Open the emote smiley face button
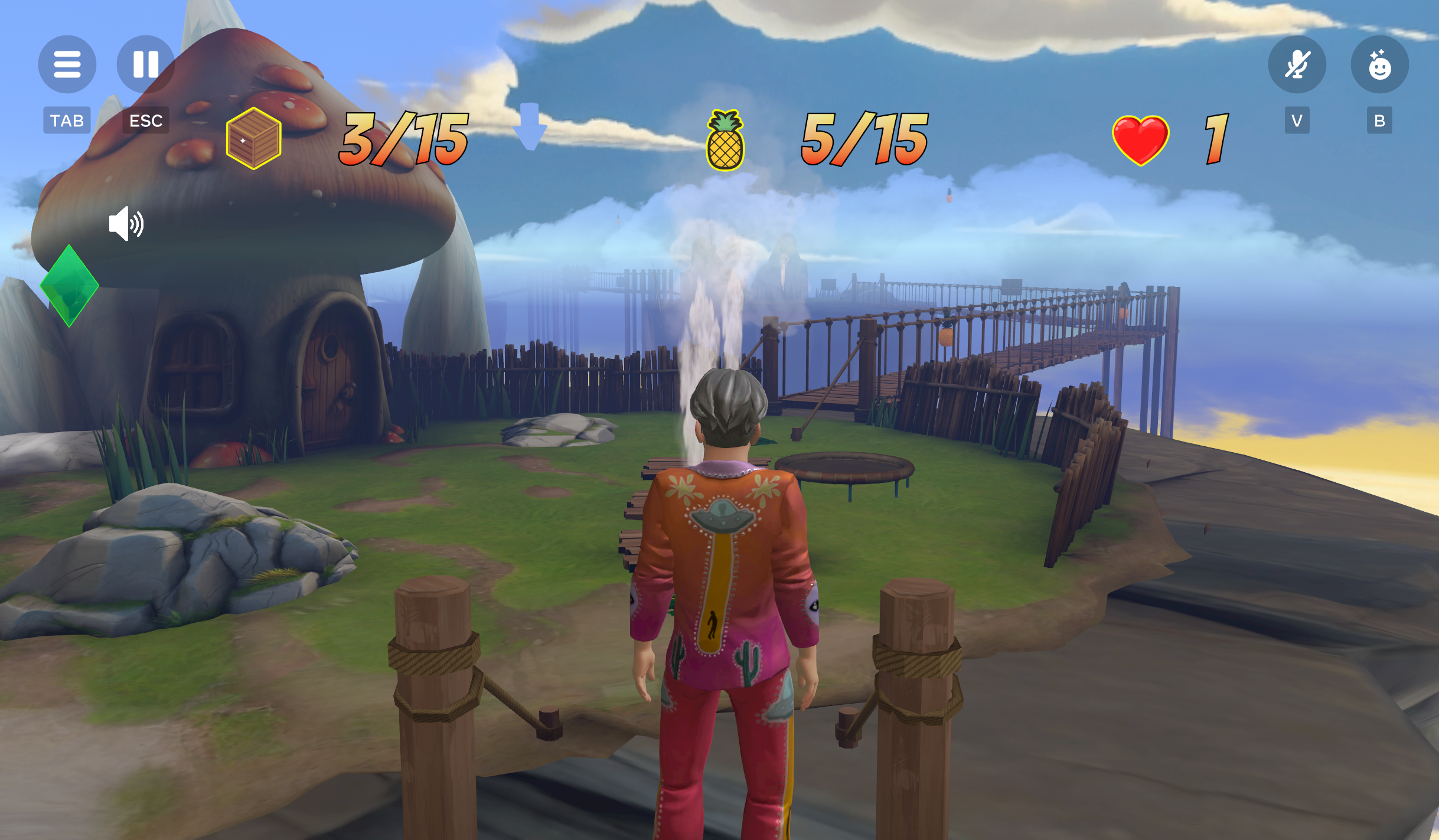This screenshot has width=1439, height=840. 1379,64
